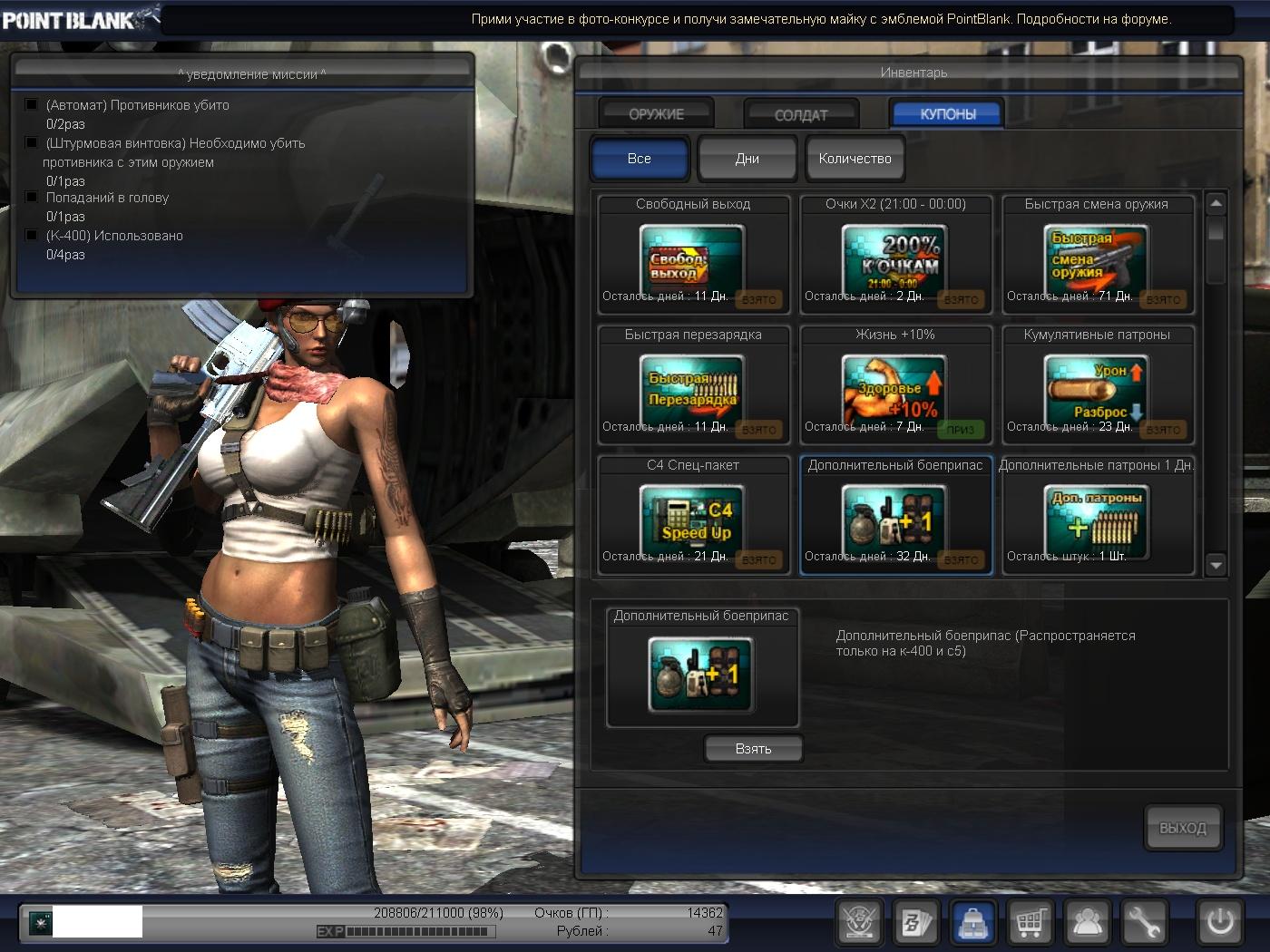The image size is (1270, 952).
Task: Choose the Жизнь +10% coupon
Action: click(894, 387)
